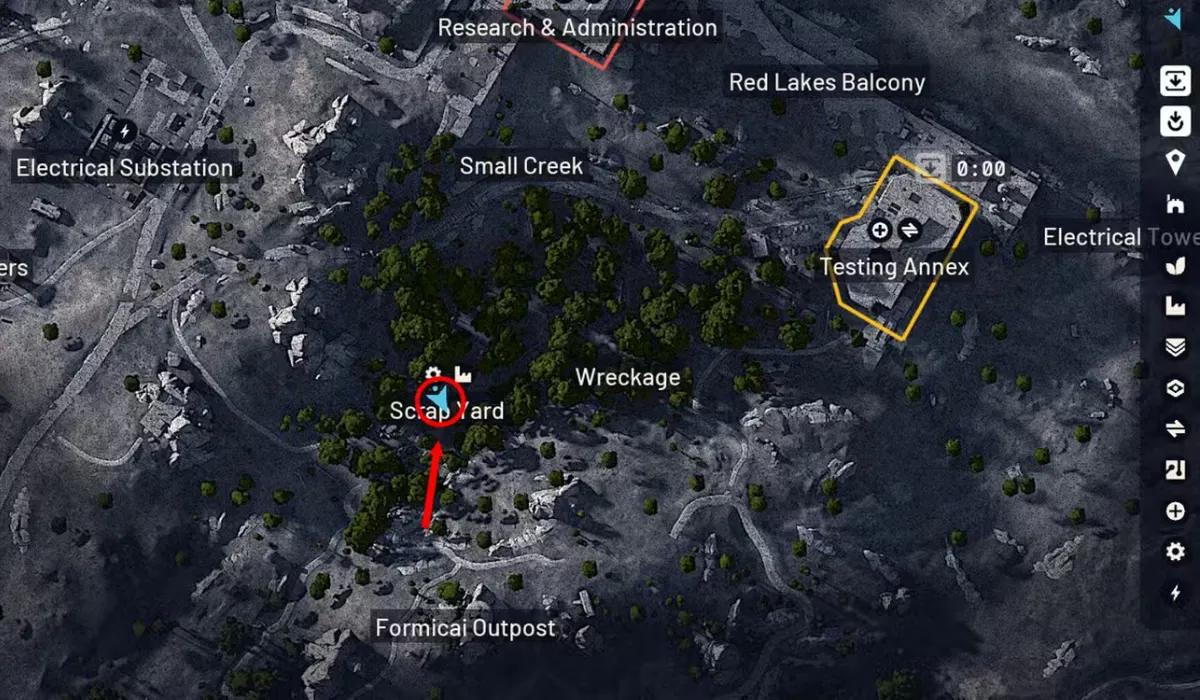Image resolution: width=1200 pixels, height=700 pixels.
Task: Click the factory marker above Scrap Yard
Action: [463, 374]
